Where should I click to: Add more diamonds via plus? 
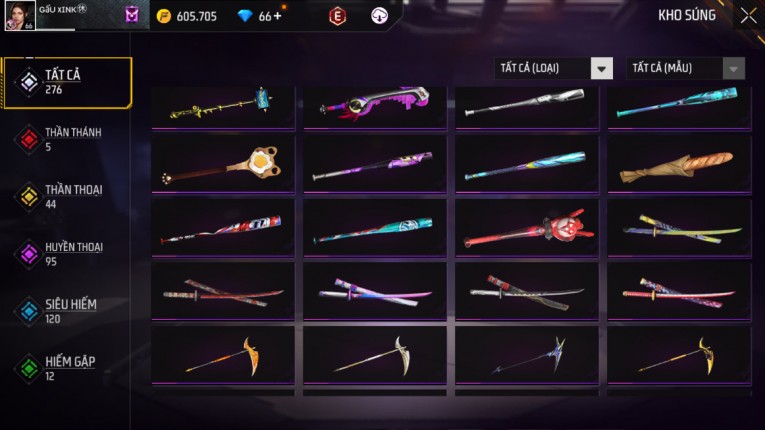[277, 16]
